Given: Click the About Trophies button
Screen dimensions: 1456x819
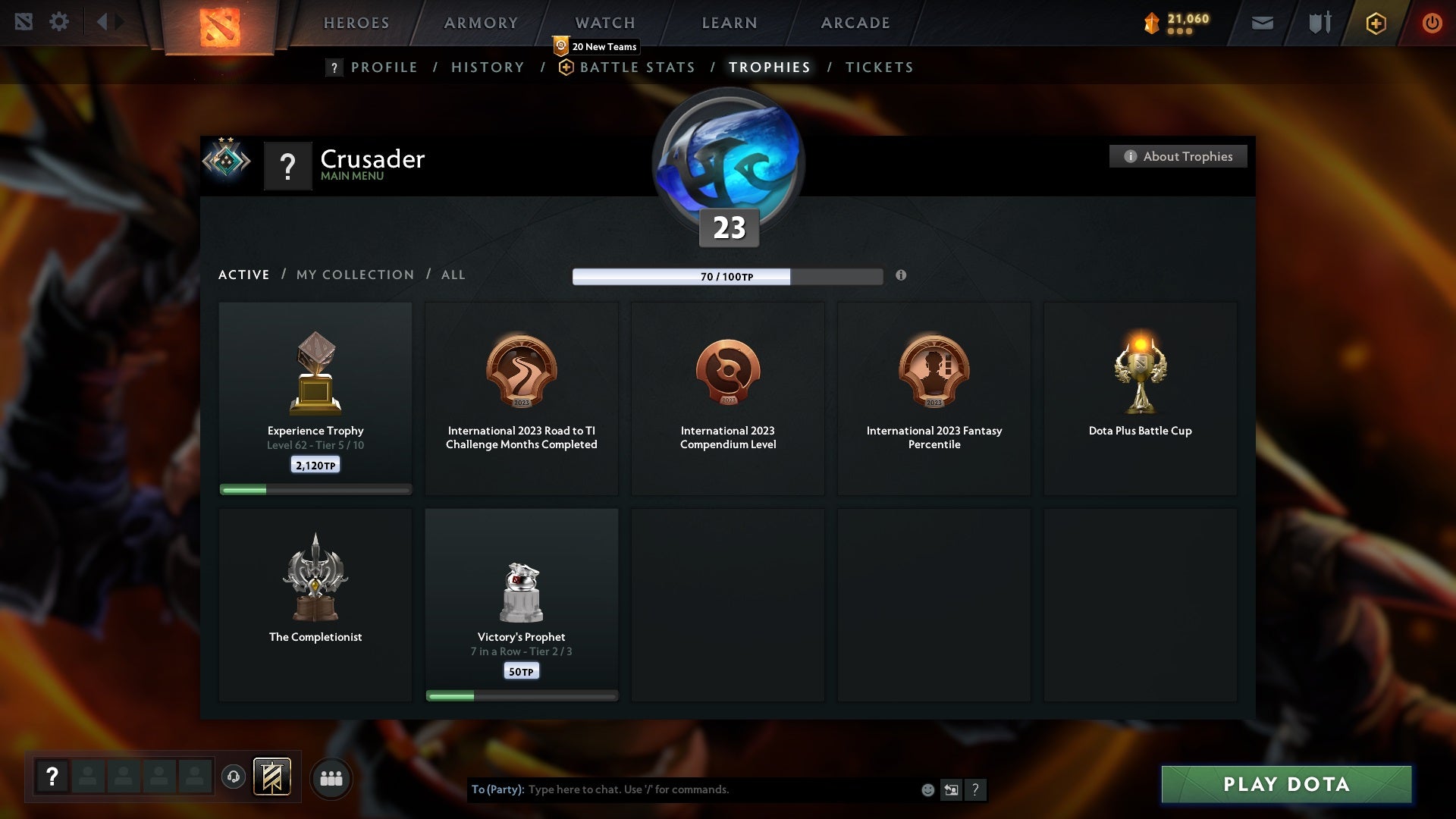Looking at the screenshot, I should [1178, 156].
